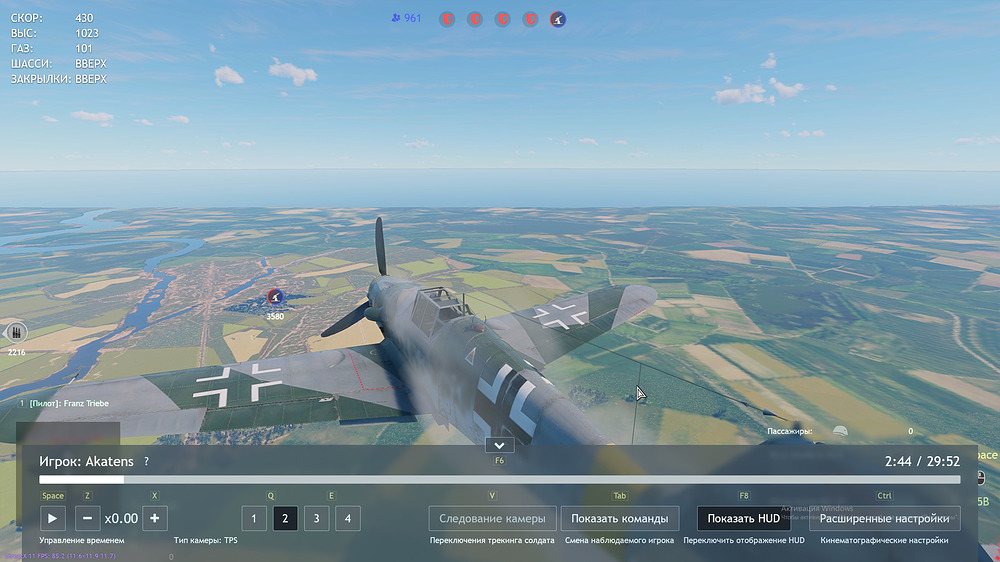The height and width of the screenshot is (562, 1000).
Task: Activate camera type 4
Action: pos(347,518)
